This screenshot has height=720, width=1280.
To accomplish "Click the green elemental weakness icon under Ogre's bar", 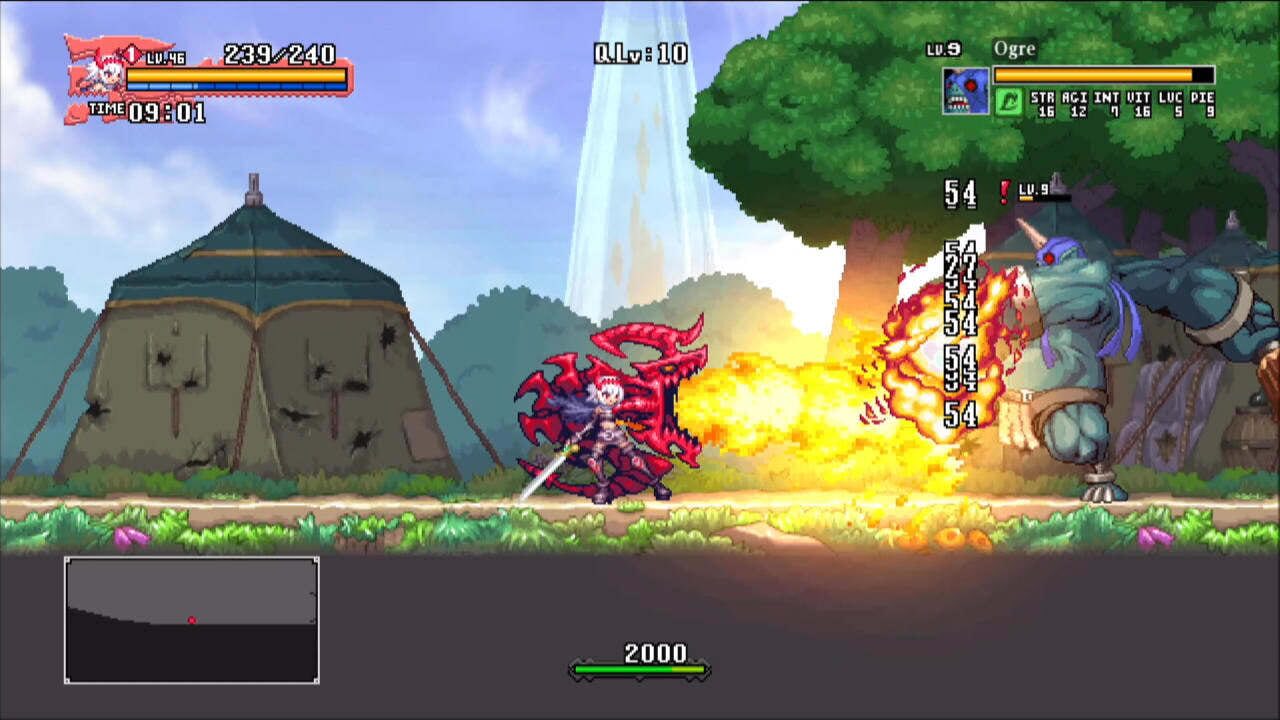I will coord(1008,101).
